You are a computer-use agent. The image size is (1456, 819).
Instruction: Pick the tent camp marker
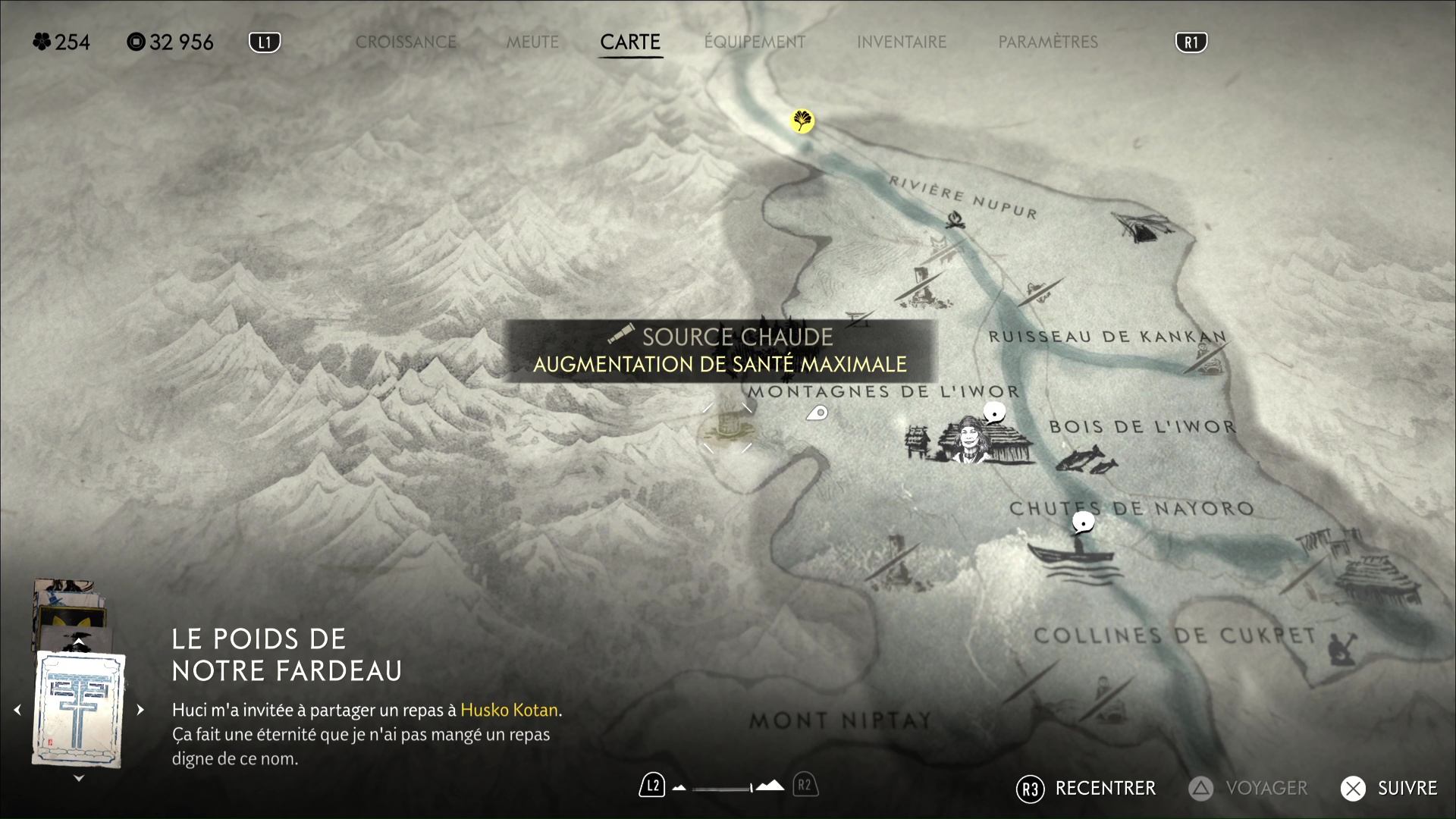click(1143, 225)
